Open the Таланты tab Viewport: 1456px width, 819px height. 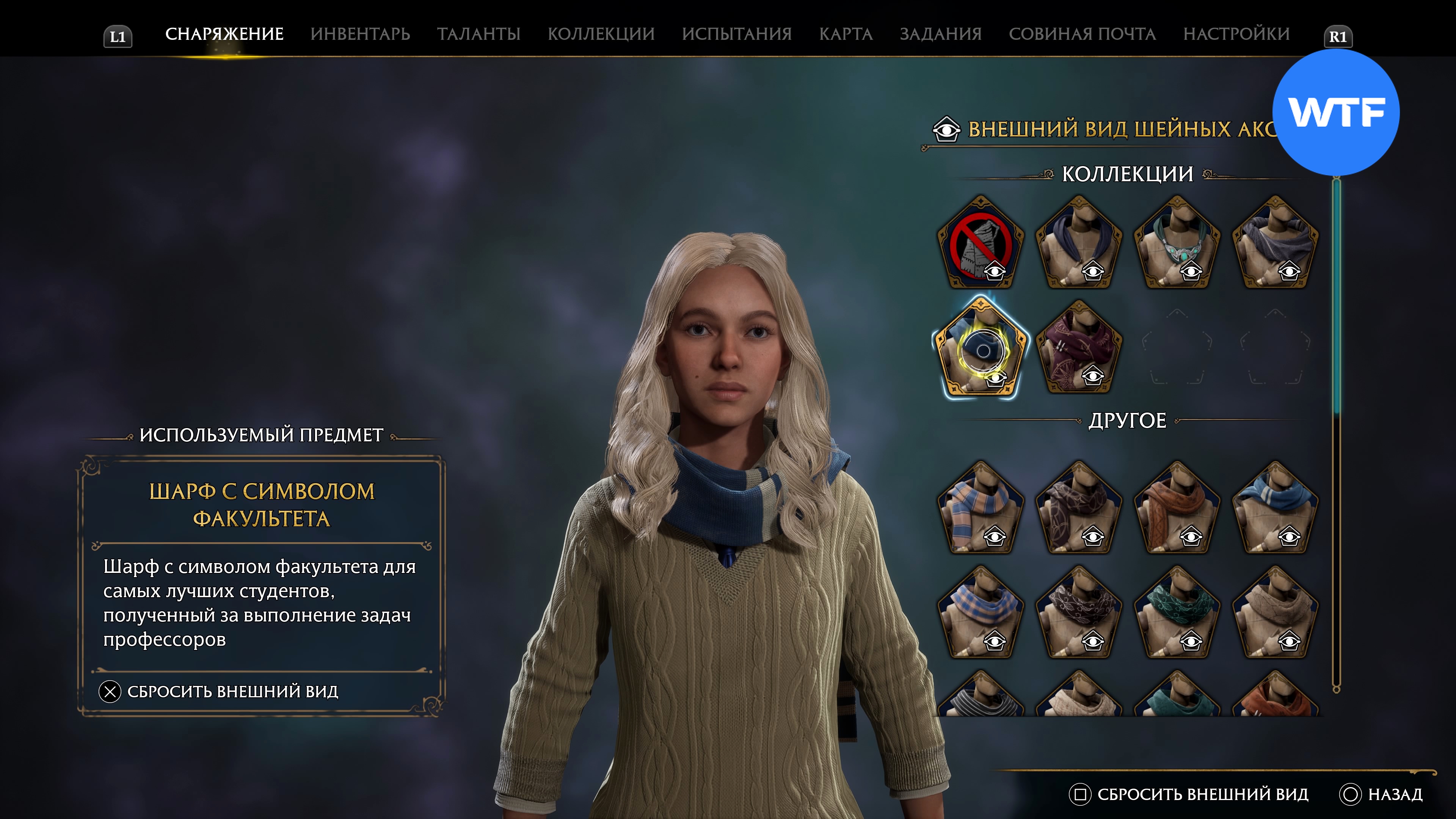[478, 34]
